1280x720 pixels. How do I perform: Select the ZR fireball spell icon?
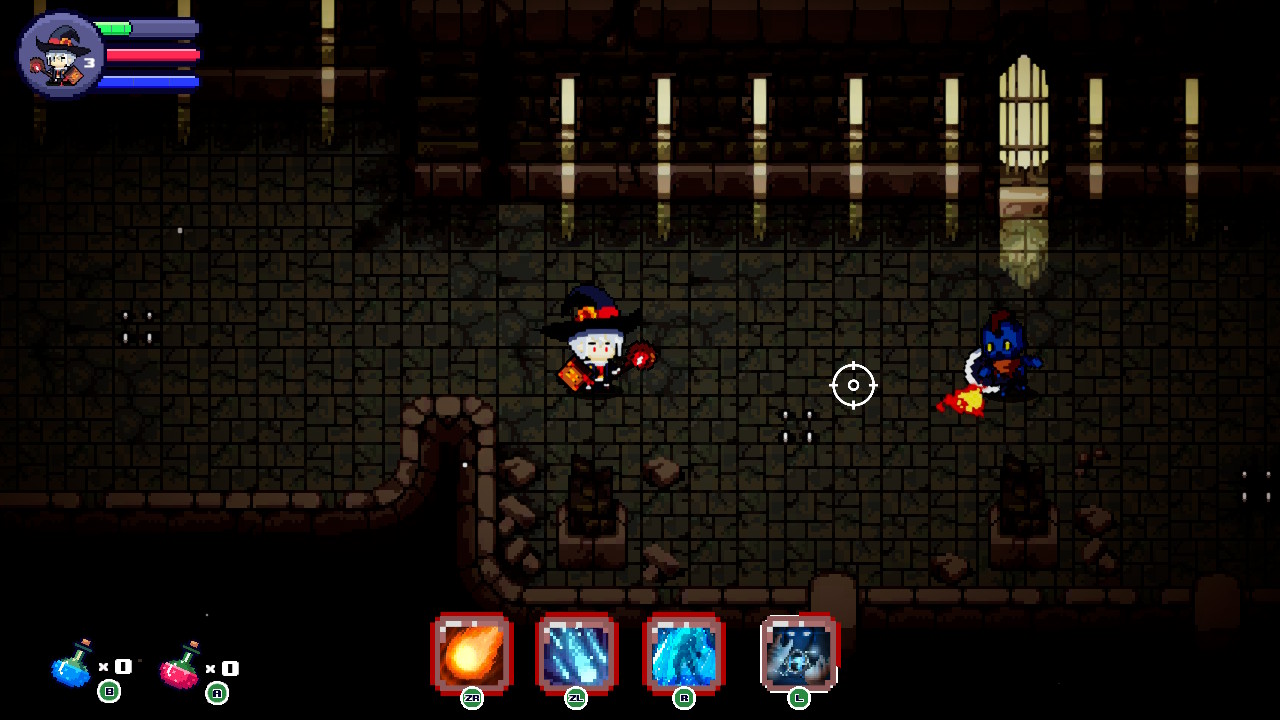(x=470, y=655)
